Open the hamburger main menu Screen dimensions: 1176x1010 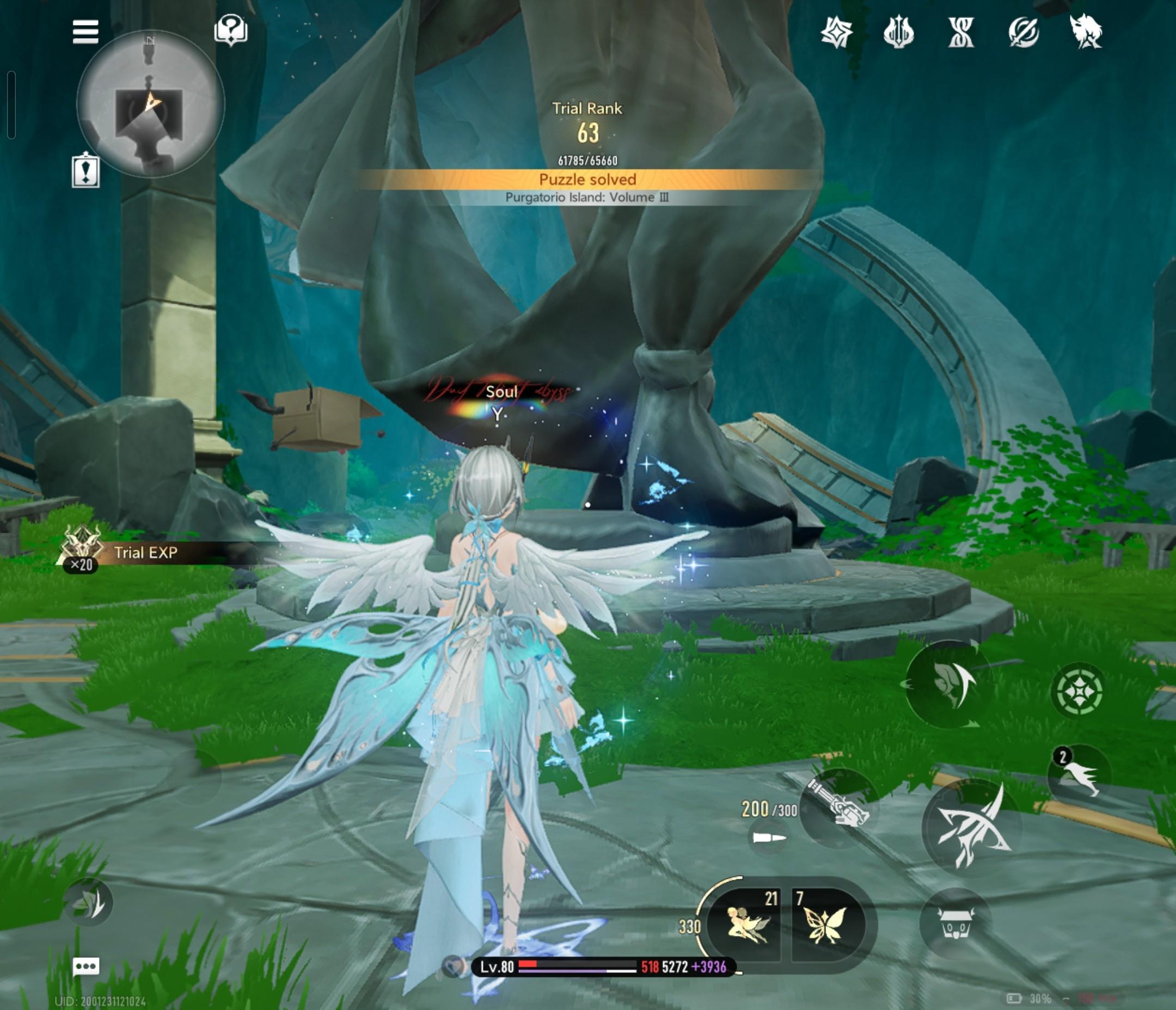[x=85, y=32]
